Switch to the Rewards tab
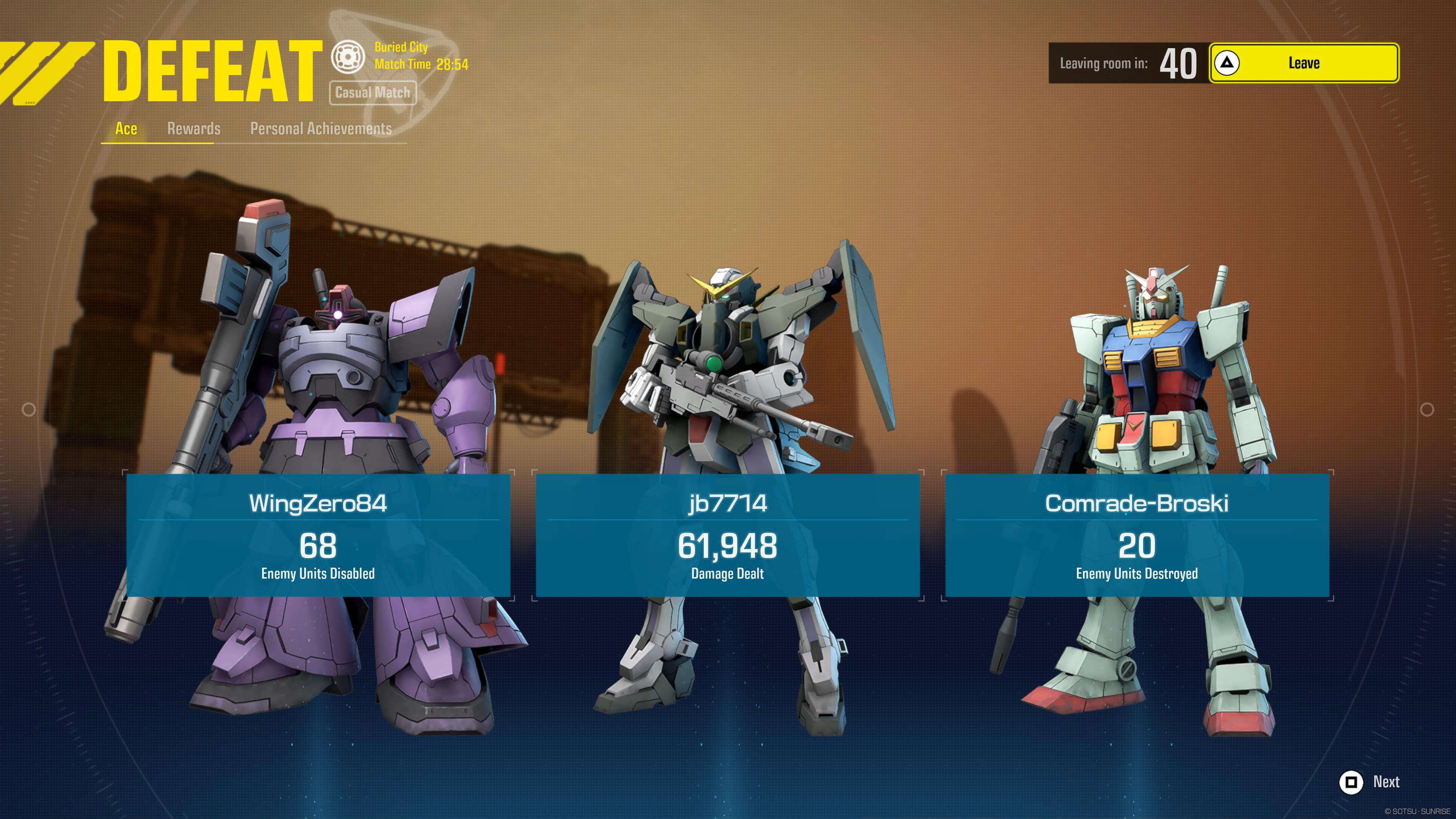 [193, 129]
